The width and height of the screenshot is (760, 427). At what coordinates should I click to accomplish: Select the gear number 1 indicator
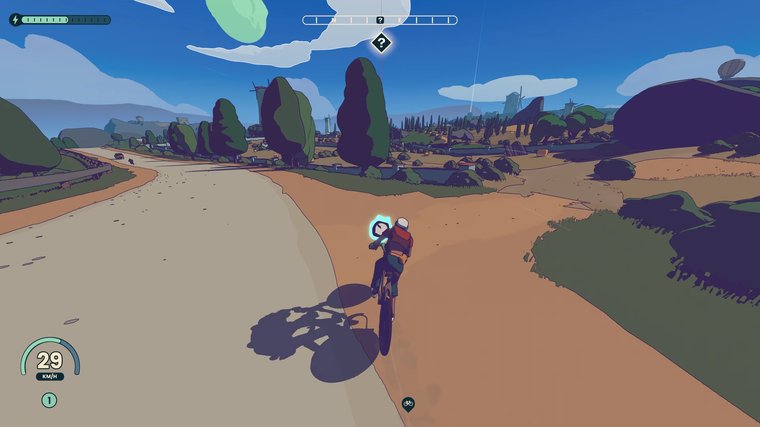[x=49, y=400]
